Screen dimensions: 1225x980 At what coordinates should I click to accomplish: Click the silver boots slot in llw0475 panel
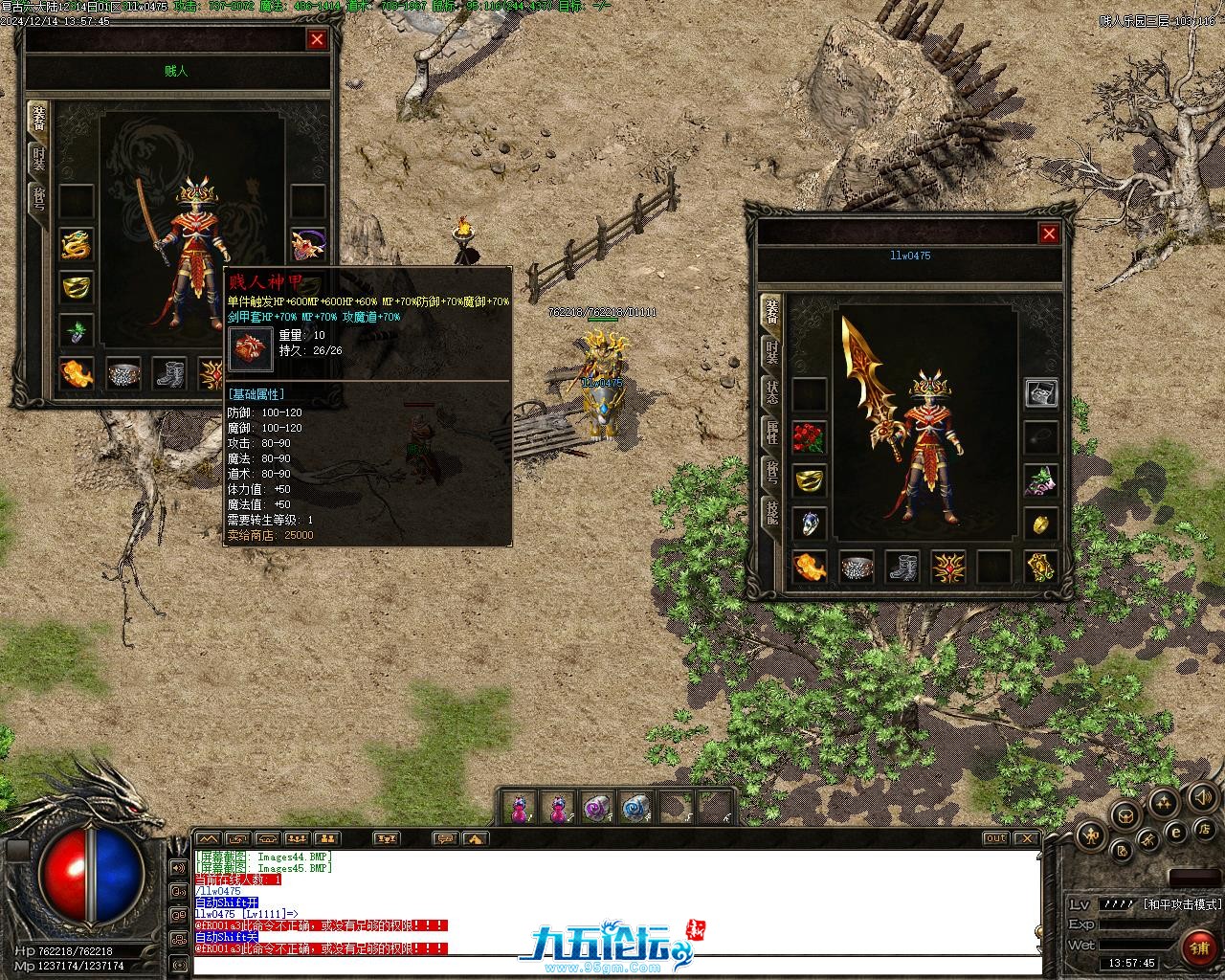click(902, 567)
